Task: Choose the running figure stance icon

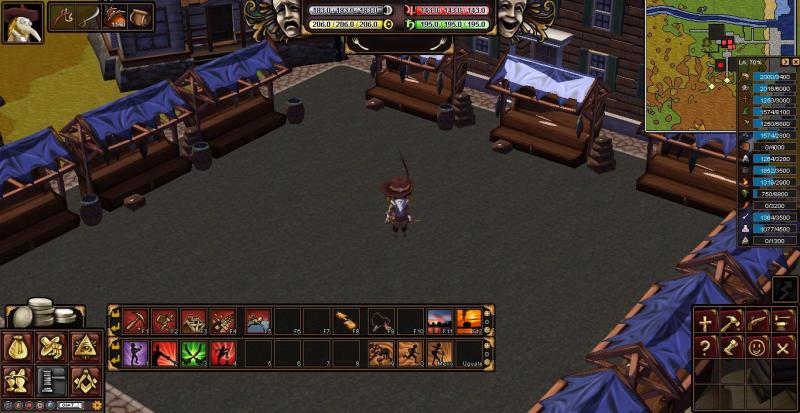Action: tap(411, 352)
